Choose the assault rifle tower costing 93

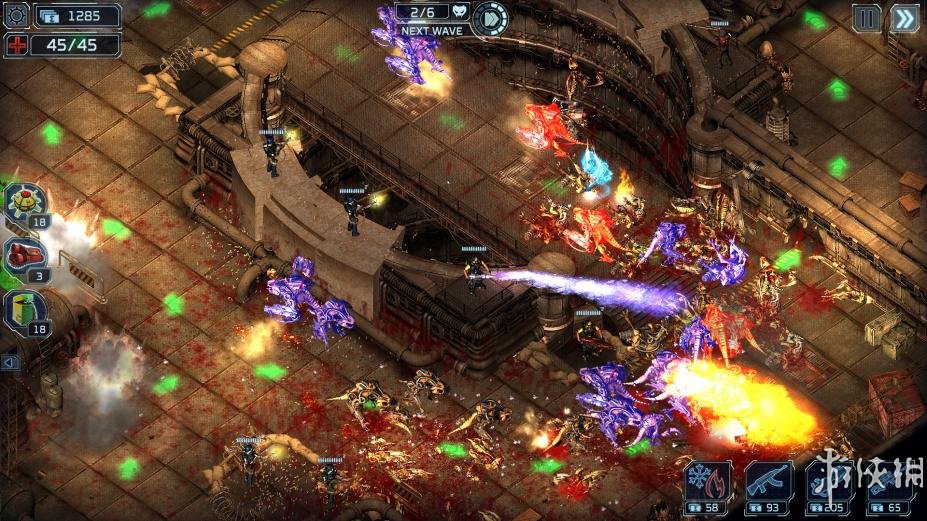tap(769, 484)
